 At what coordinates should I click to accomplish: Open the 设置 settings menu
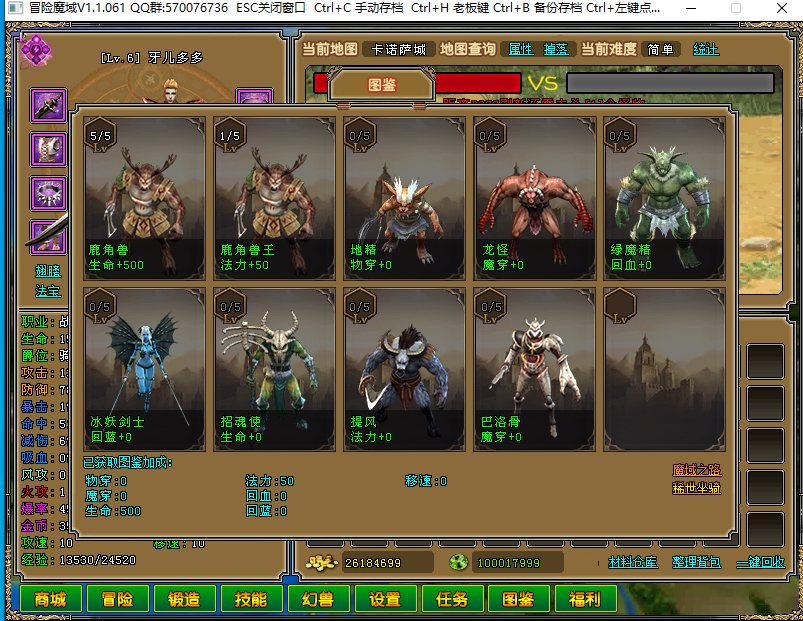[385, 599]
